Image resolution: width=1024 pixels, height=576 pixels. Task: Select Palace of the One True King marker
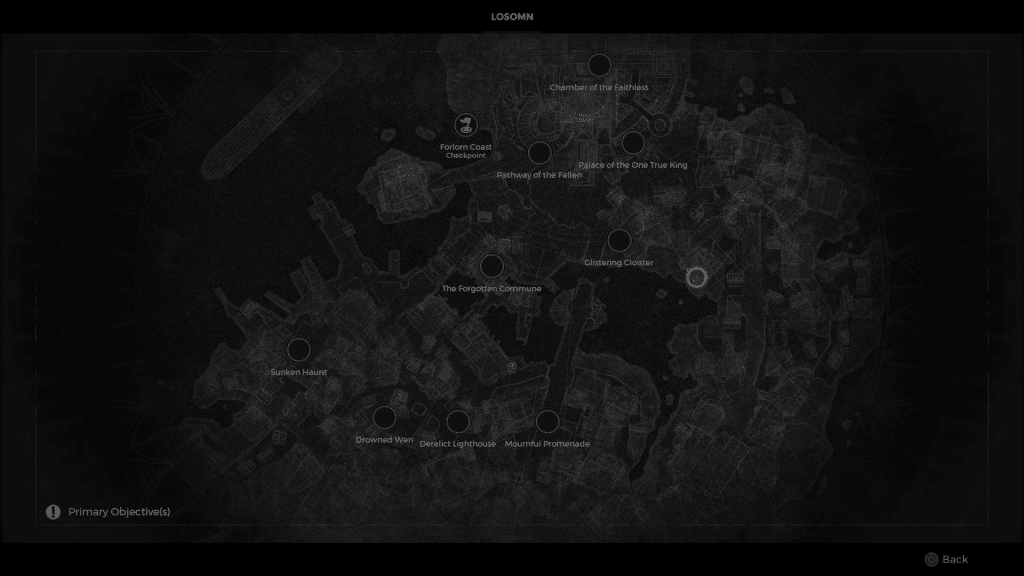[633, 143]
